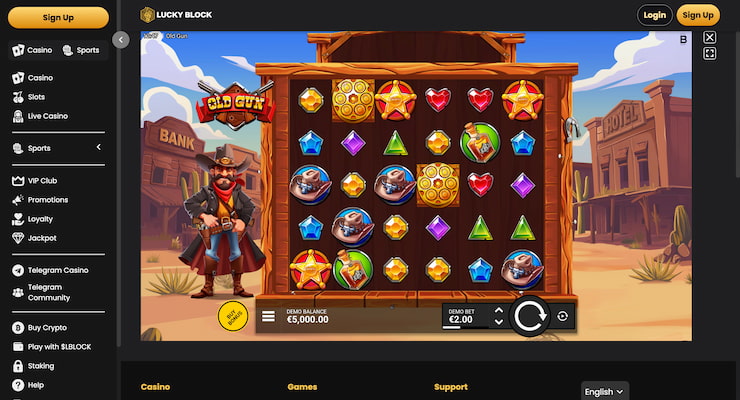
Task: Collapse the sidebar with the arrow button
Action: coord(121,40)
